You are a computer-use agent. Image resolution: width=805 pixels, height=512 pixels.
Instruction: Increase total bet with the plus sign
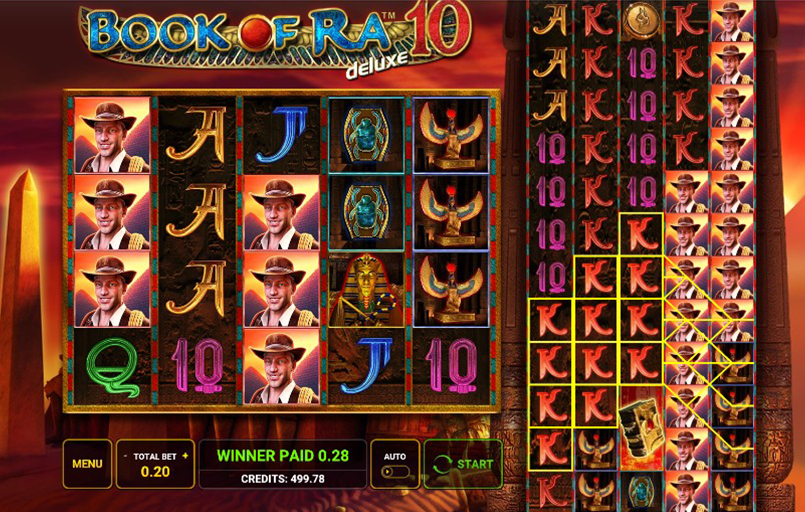tap(185, 455)
